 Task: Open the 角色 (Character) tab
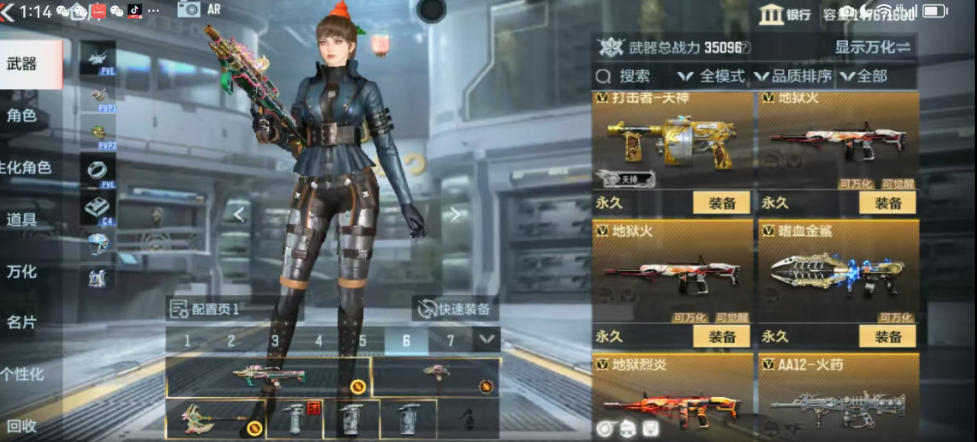[x=22, y=116]
